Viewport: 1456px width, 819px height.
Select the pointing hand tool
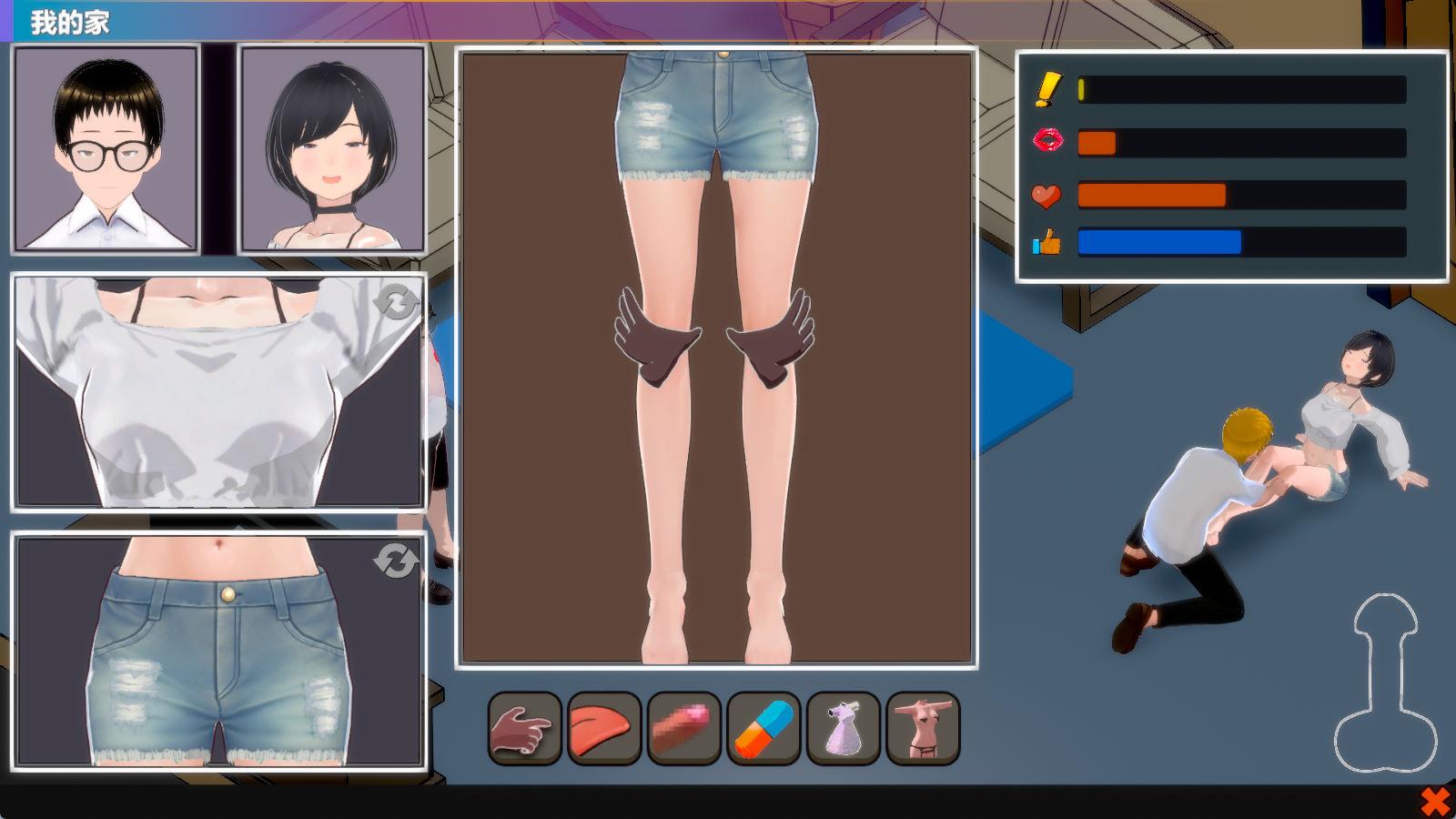pyautogui.click(x=524, y=728)
